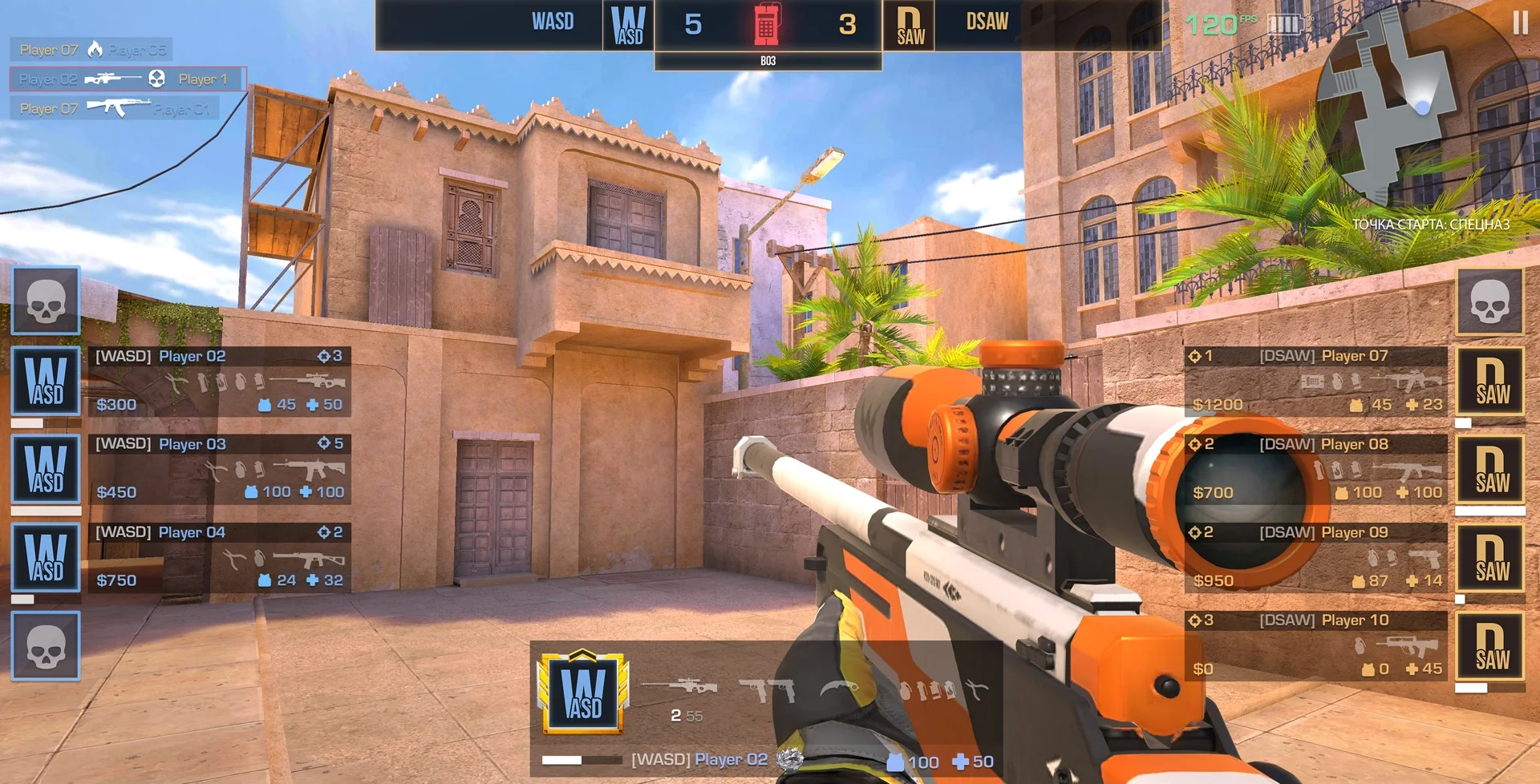The image size is (1540, 784).
Task: Click the WASD team logo in the scoreboard
Action: tap(628, 26)
